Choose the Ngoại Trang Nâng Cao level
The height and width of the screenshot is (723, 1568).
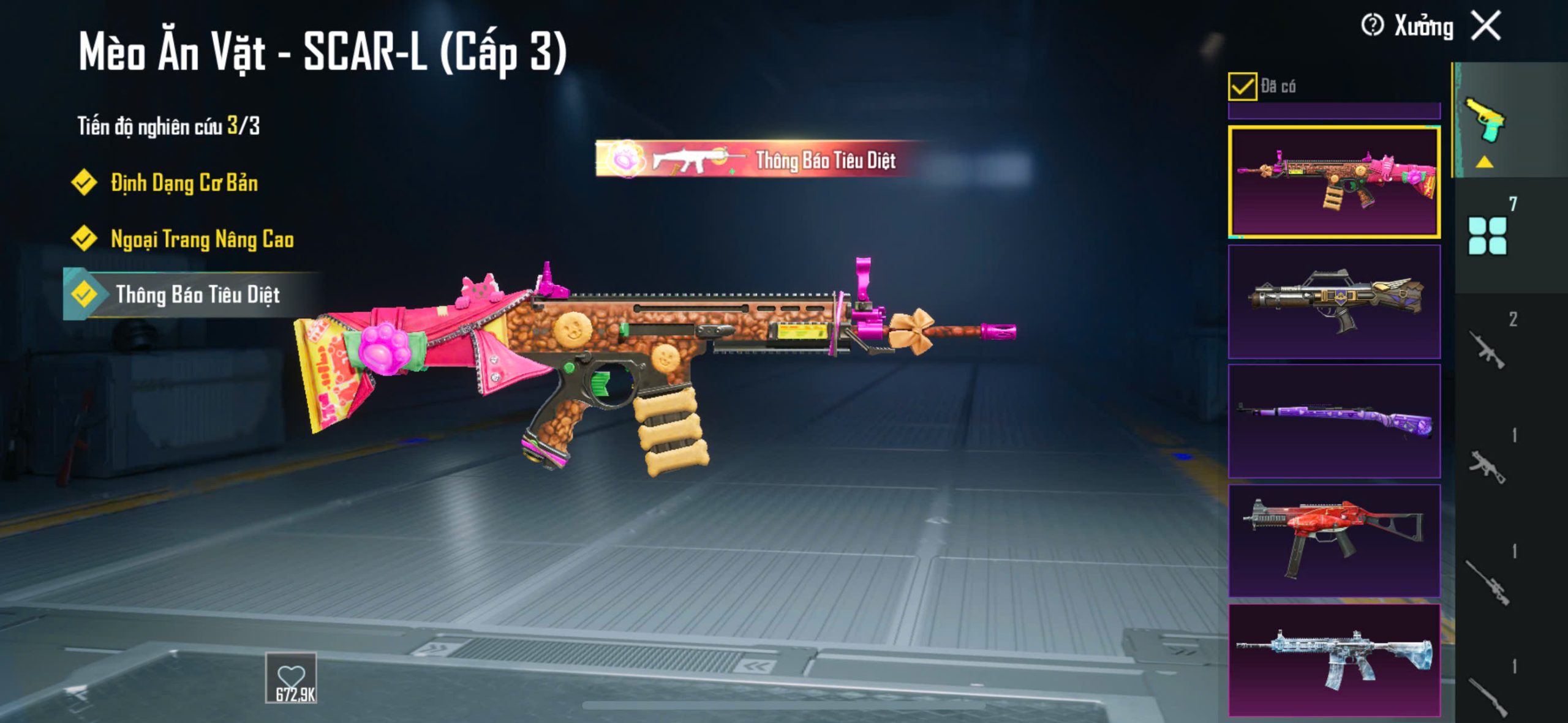pos(202,239)
